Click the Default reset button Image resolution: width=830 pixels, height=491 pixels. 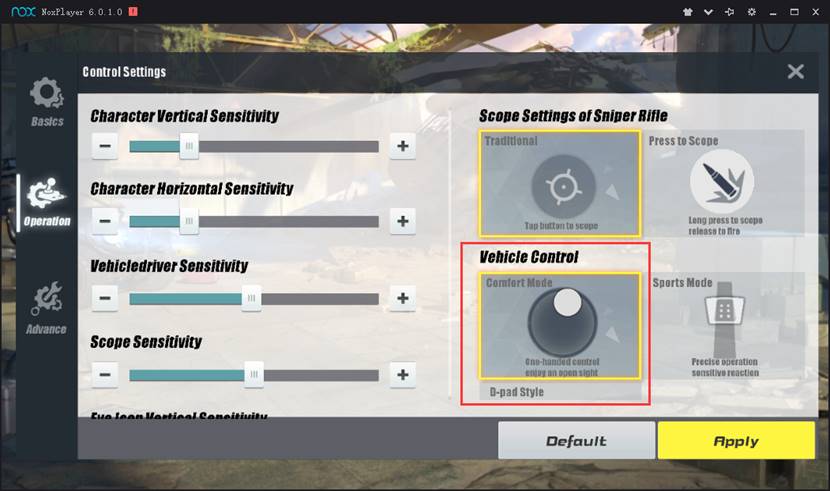(x=576, y=440)
